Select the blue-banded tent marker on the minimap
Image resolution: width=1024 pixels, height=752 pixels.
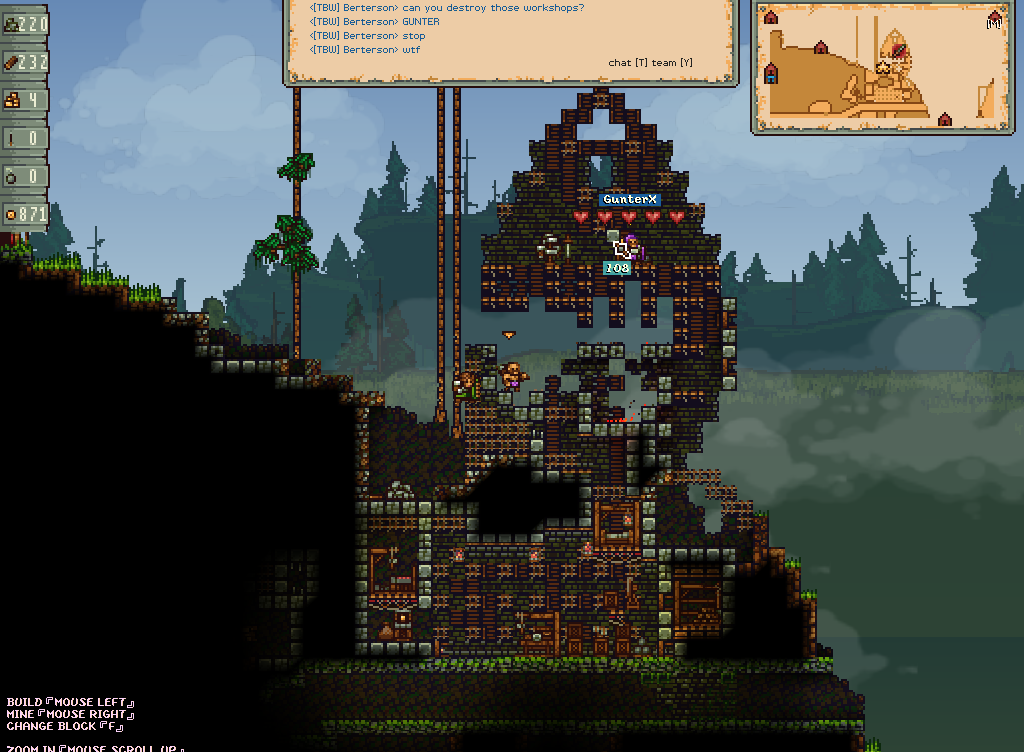point(770,73)
